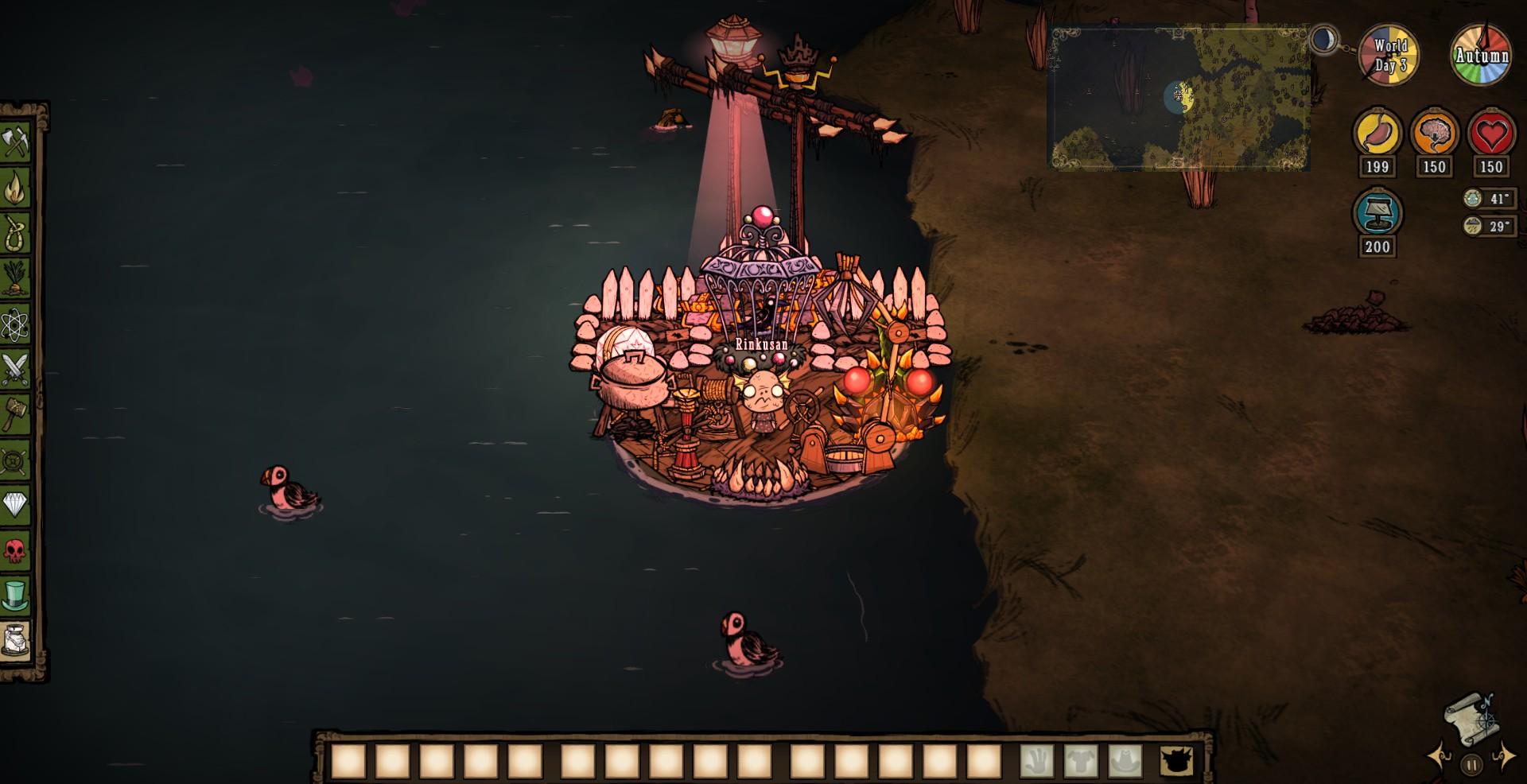Select the Survival tab with rope snare
Viewport: 1527px width, 784px height.
[x=15, y=233]
